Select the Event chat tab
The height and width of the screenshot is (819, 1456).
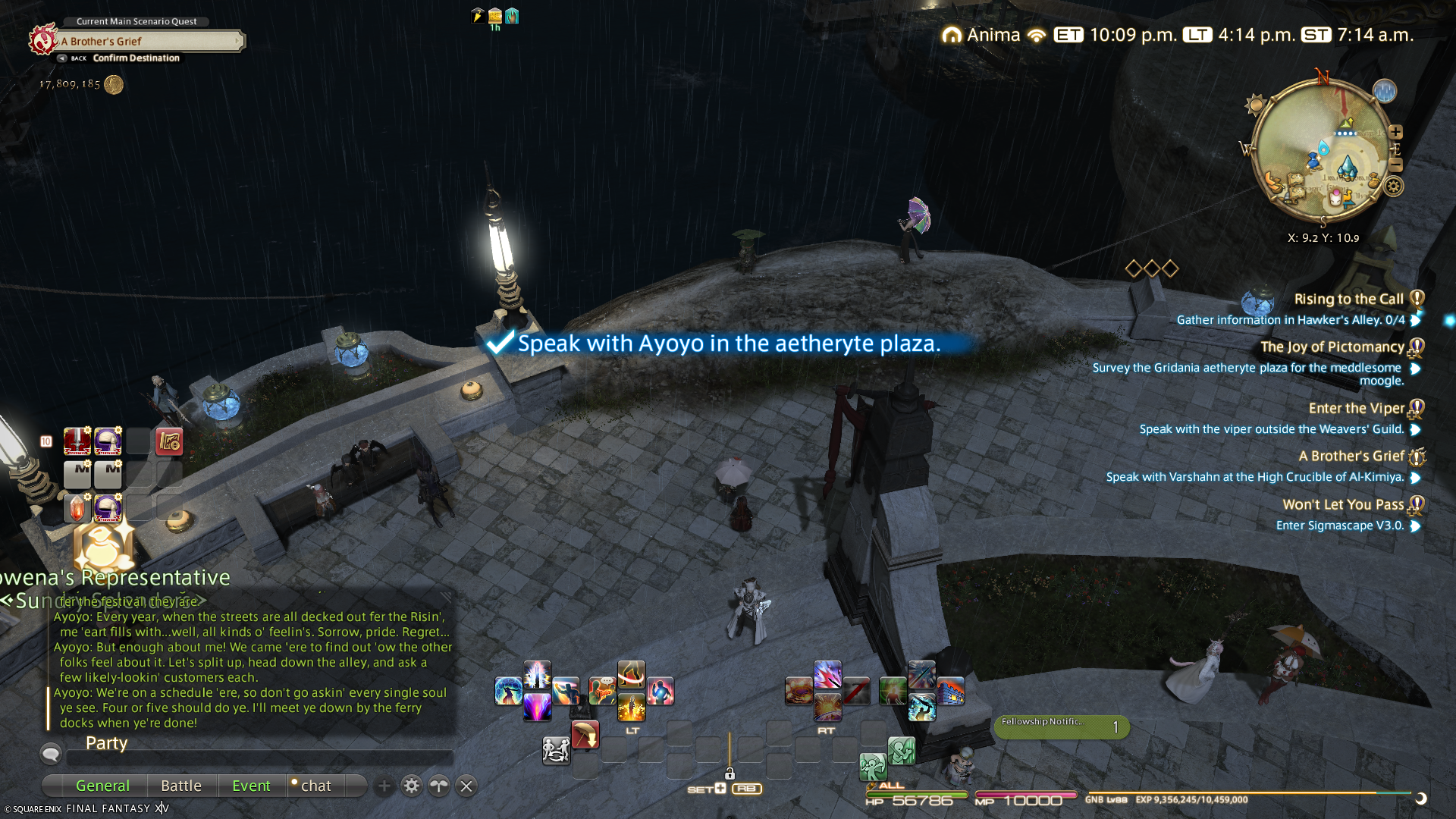[x=251, y=786]
